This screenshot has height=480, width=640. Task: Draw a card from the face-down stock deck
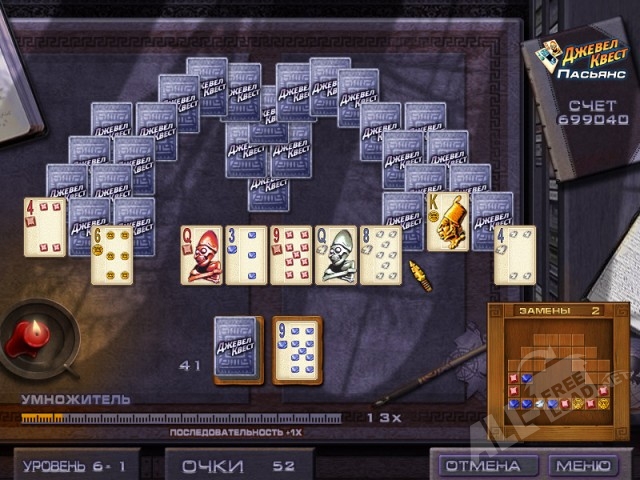tap(238, 349)
